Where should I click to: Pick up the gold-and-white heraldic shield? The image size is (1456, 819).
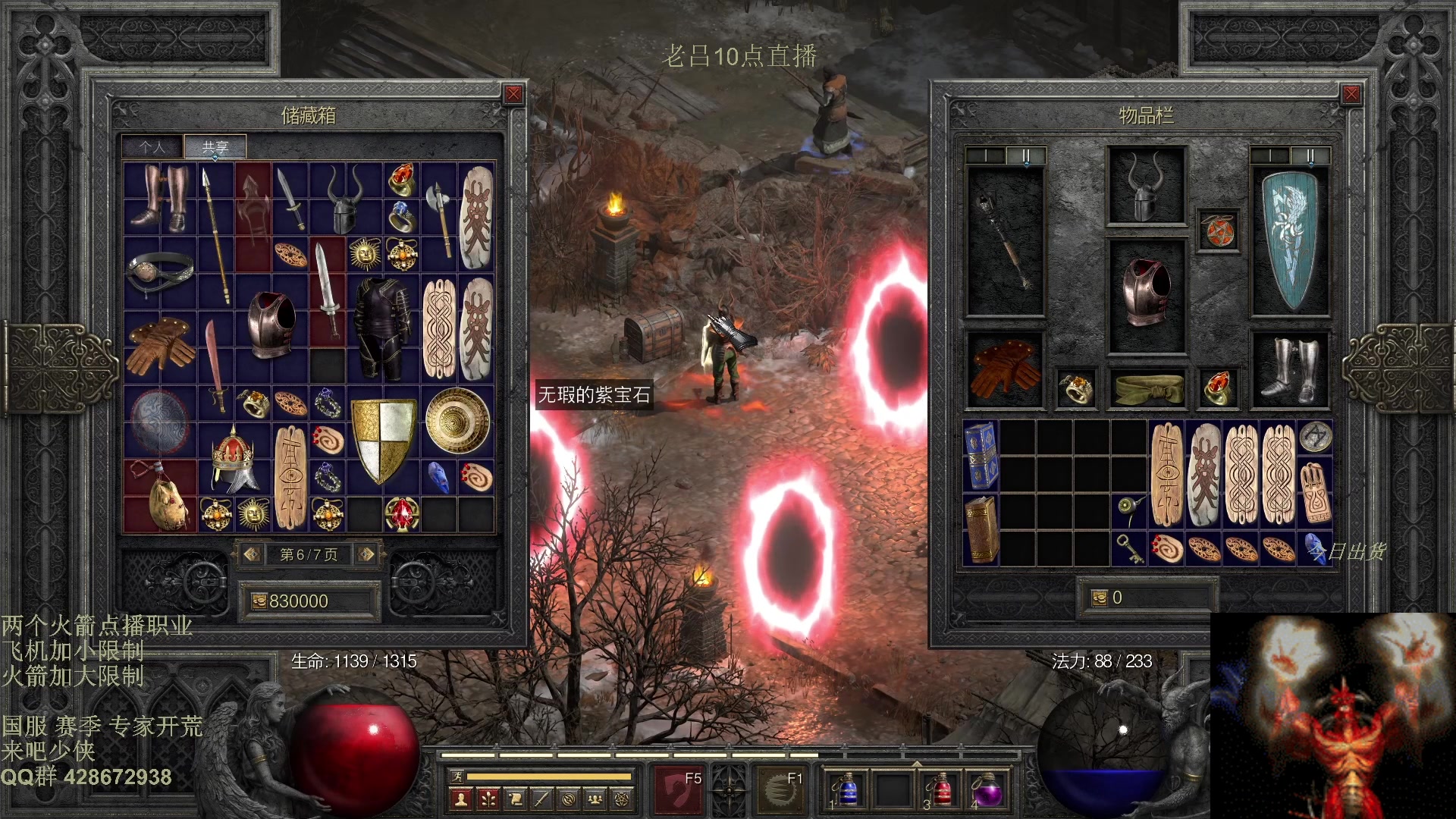coord(384,440)
